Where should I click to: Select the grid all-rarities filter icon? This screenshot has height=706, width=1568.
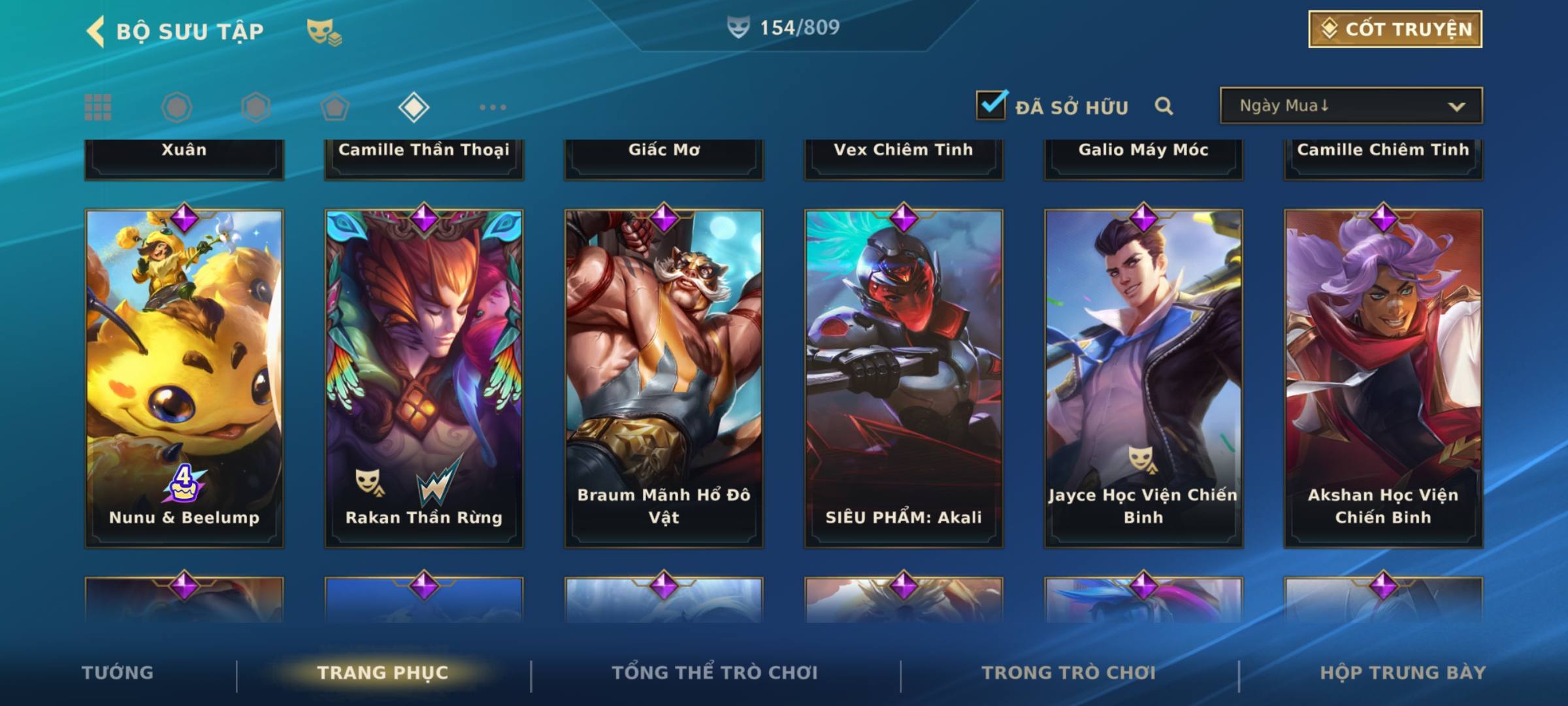coord(98,107)
